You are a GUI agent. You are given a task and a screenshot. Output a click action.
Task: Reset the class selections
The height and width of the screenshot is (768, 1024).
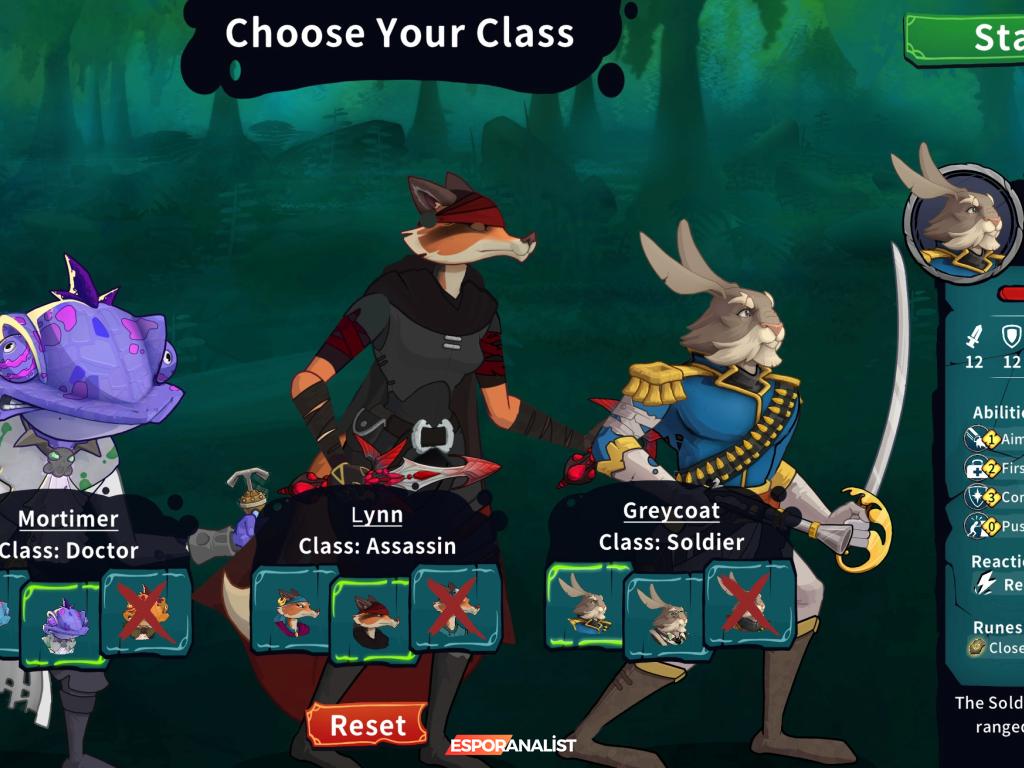coord(367,725)
